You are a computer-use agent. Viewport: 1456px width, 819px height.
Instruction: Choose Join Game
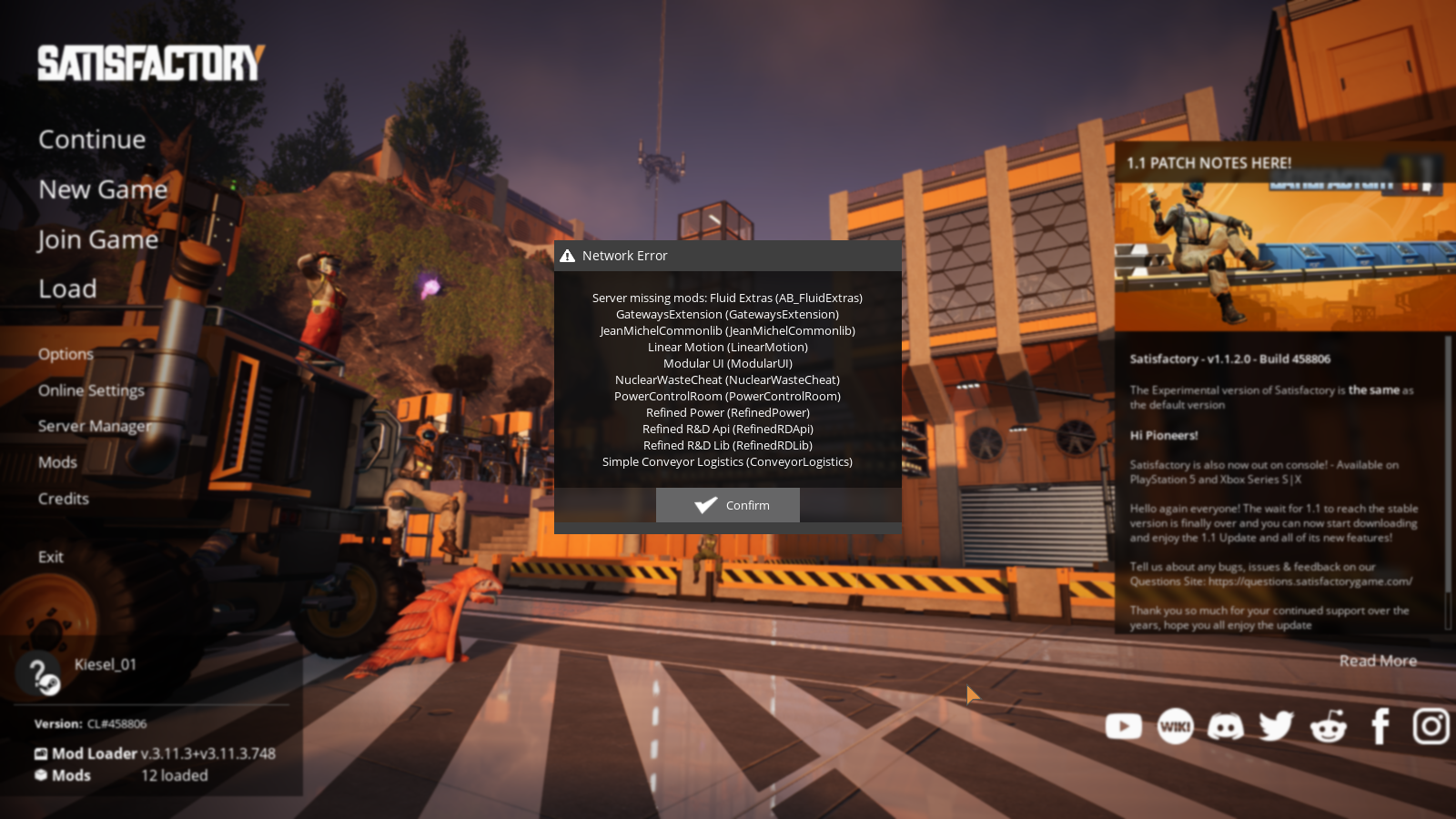(x=97, y=239)
